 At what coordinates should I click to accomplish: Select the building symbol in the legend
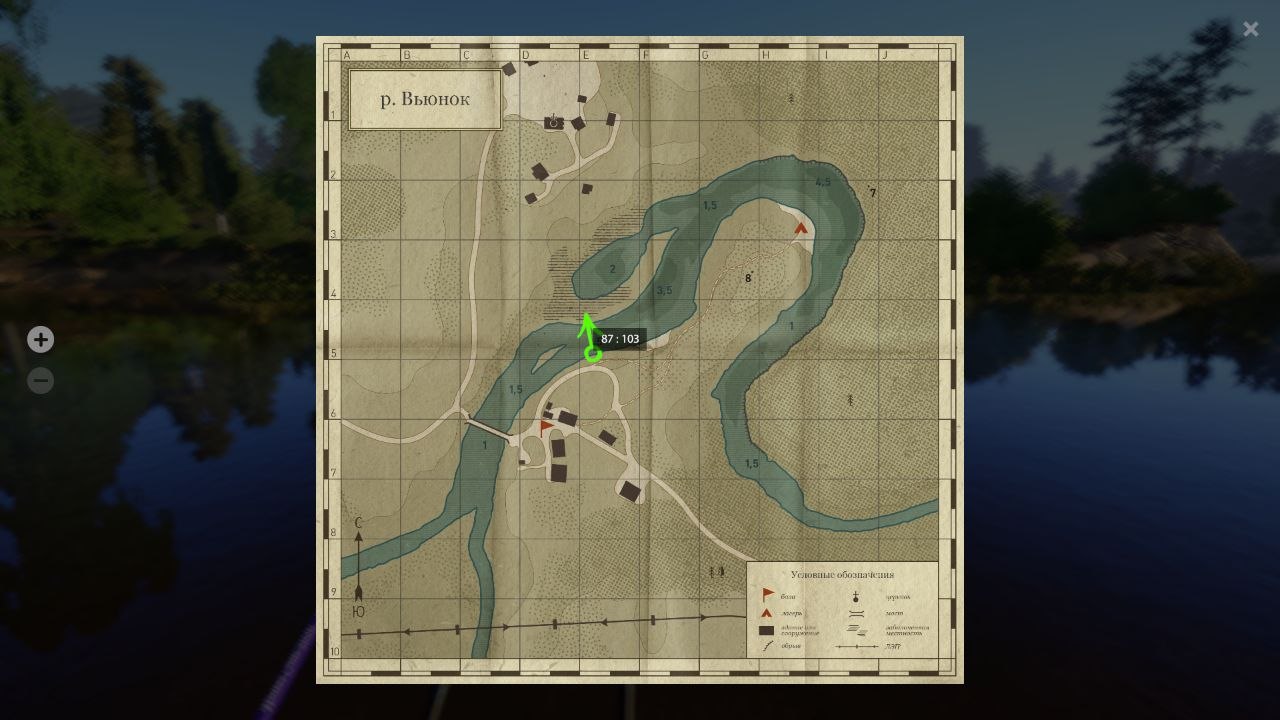coord(766,629)
